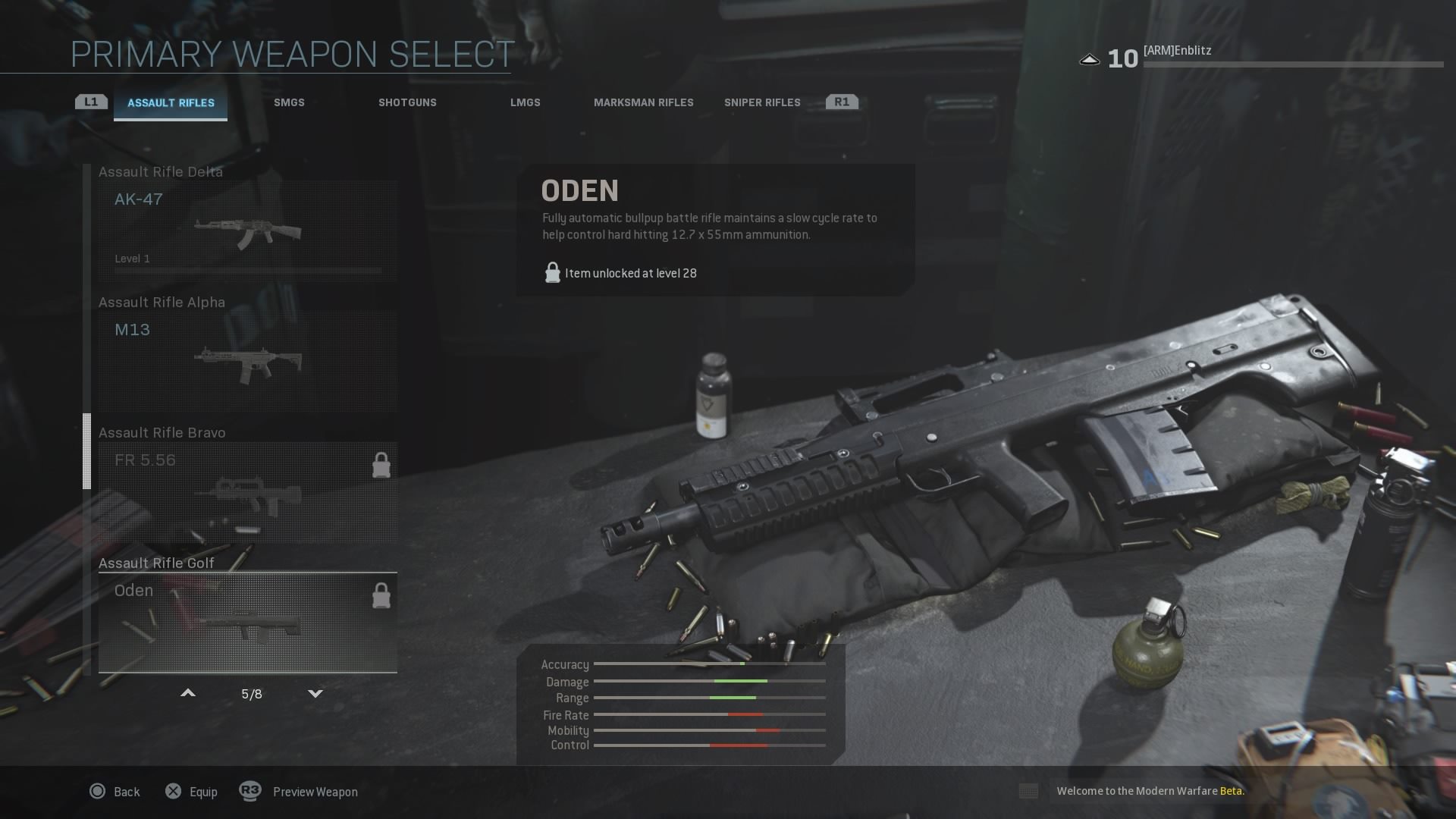Click the up arrow above the 5/8 page indicator

click(187, 692)
